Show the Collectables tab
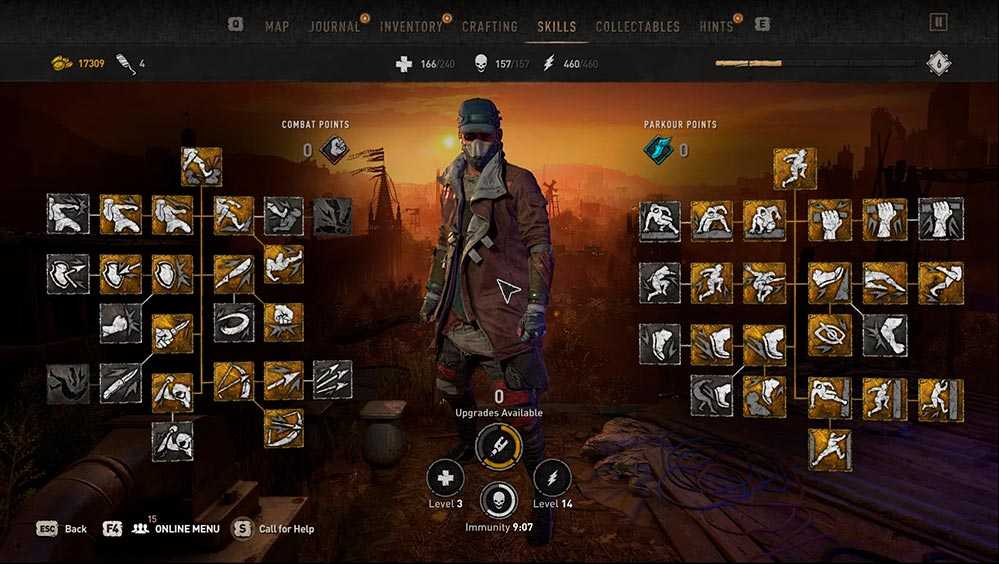 637,26
